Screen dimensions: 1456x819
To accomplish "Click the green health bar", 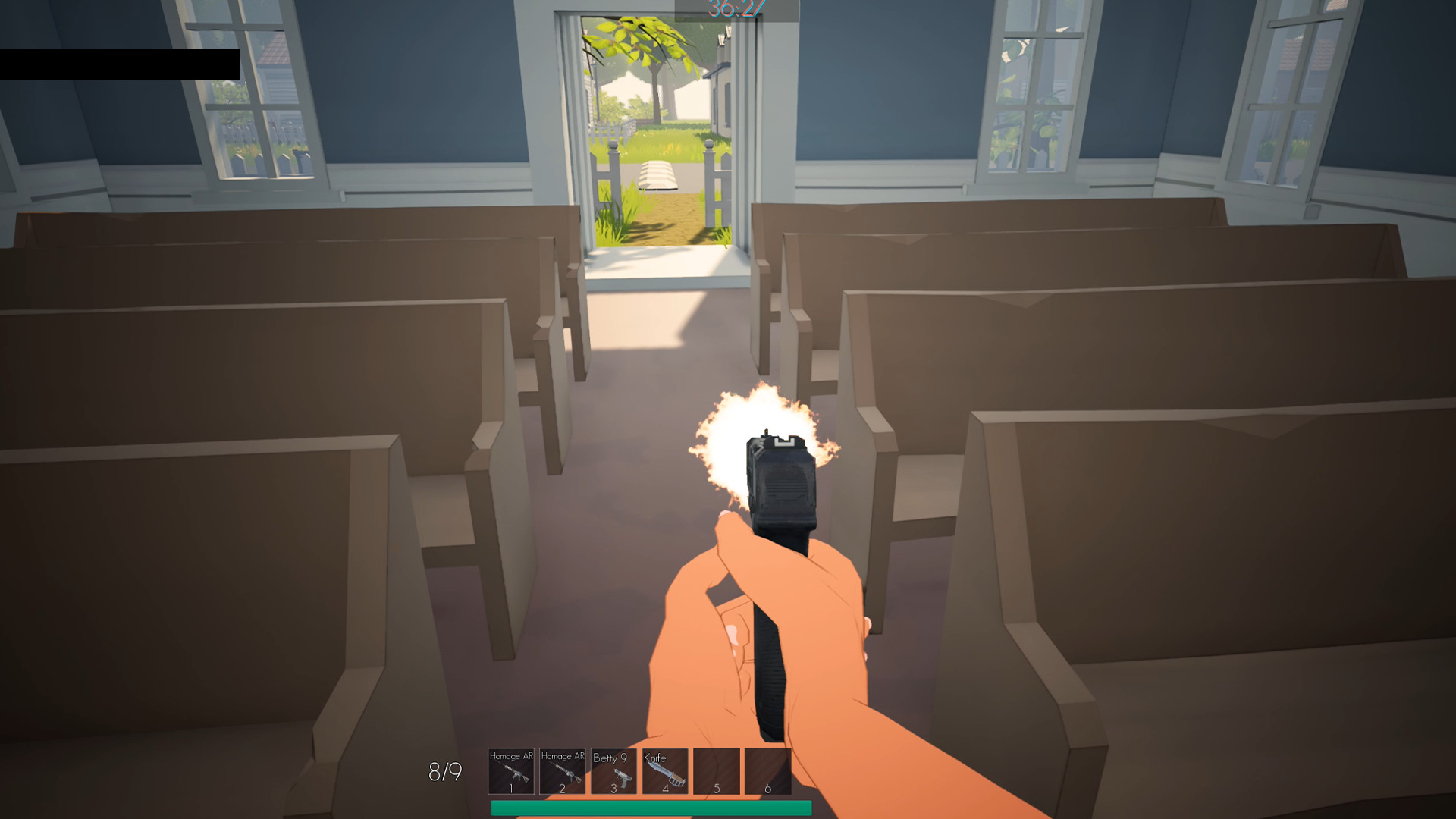I will (652, 808).
